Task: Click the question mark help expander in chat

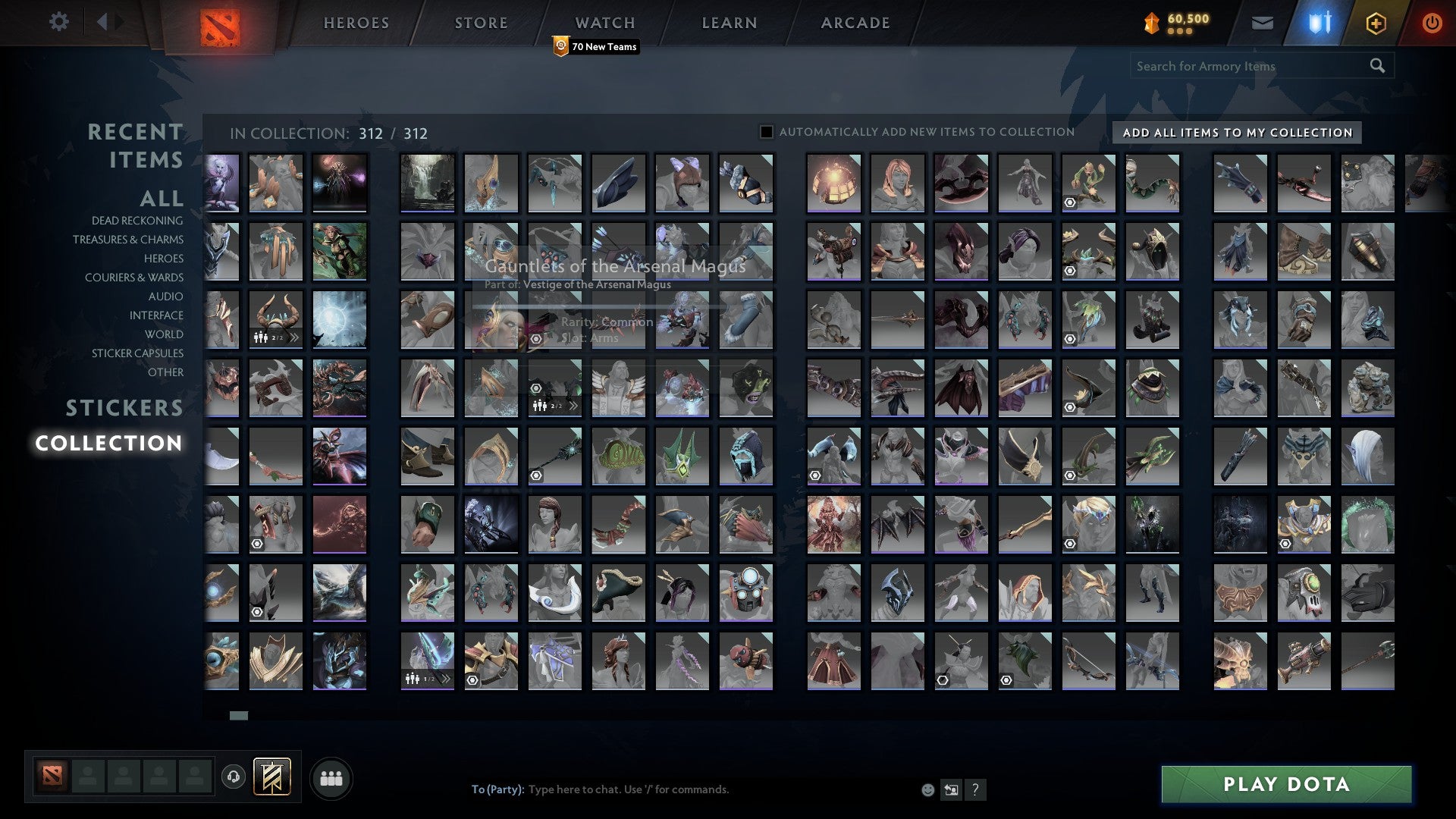Action: pyautogui.click(x=975, y=789)
